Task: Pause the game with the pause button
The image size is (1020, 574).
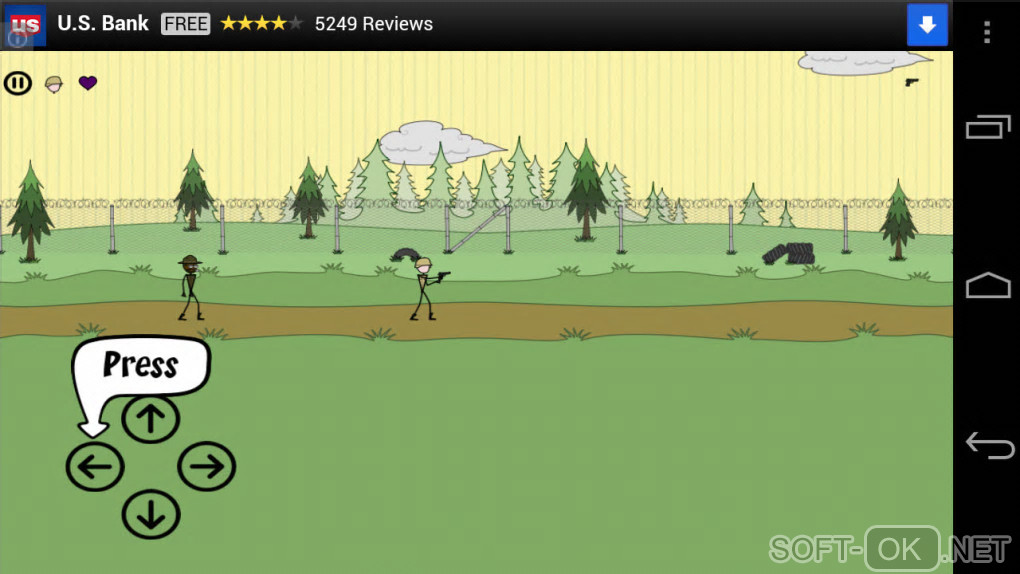Action: click(x=18, y=83)
